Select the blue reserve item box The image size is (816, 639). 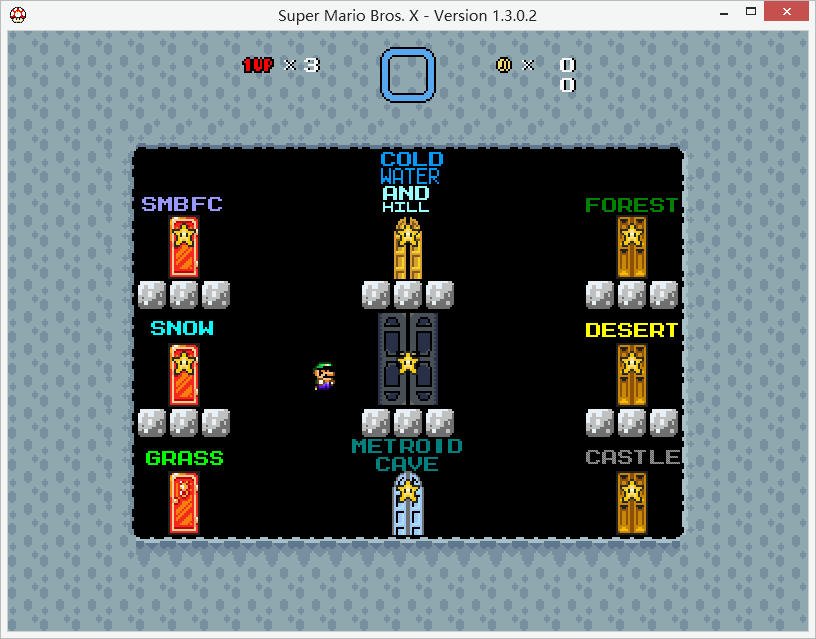pos(408,75)
